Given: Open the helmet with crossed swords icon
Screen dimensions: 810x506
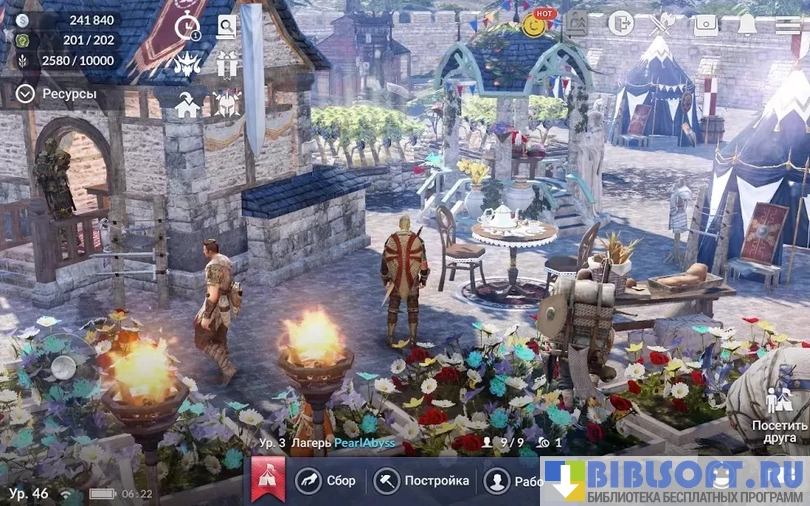Looking at the screenshot, I should tap(228, 103).
